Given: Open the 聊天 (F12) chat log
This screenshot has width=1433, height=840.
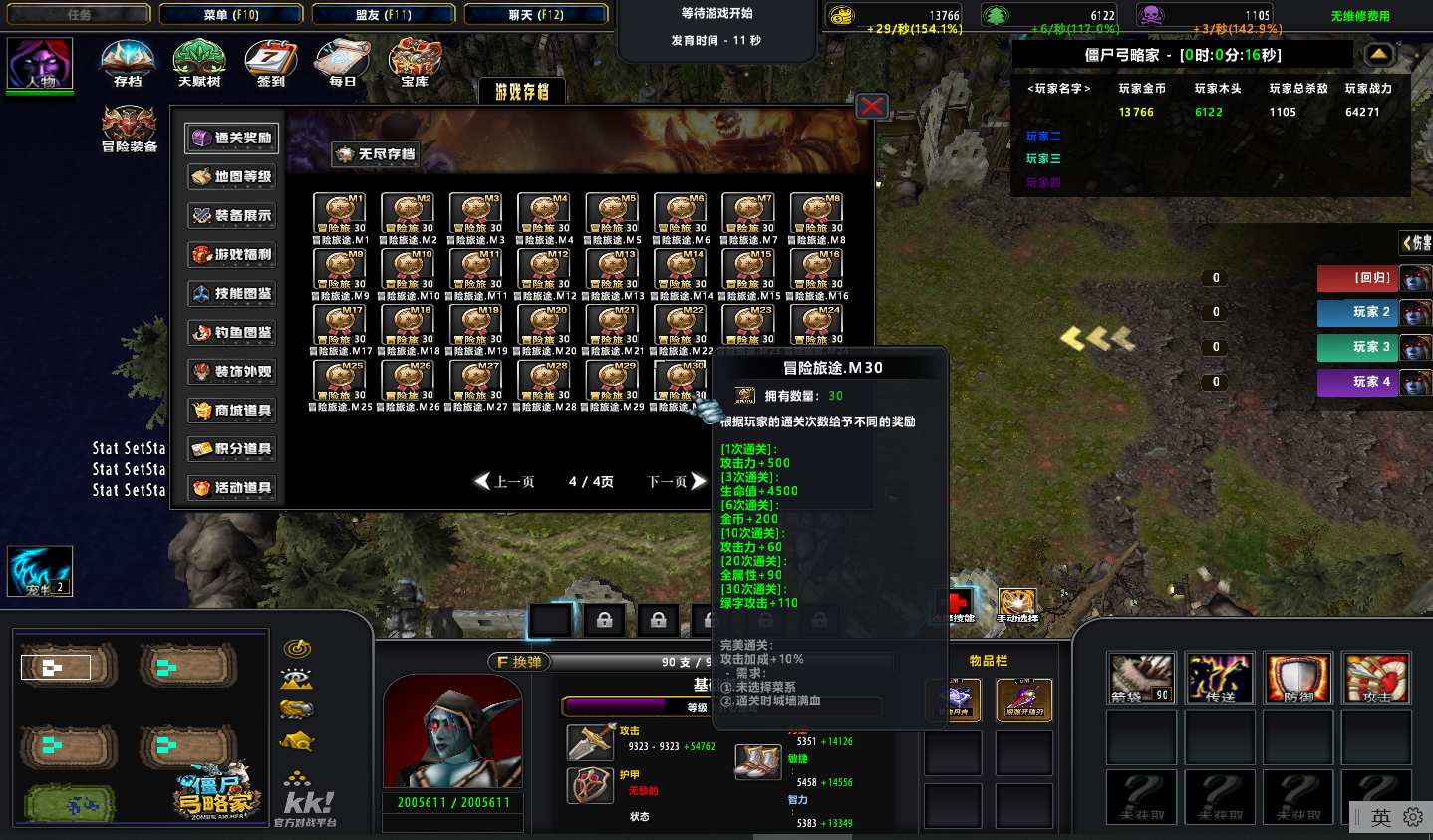Looking at the screenshot, I should point(536,15).
